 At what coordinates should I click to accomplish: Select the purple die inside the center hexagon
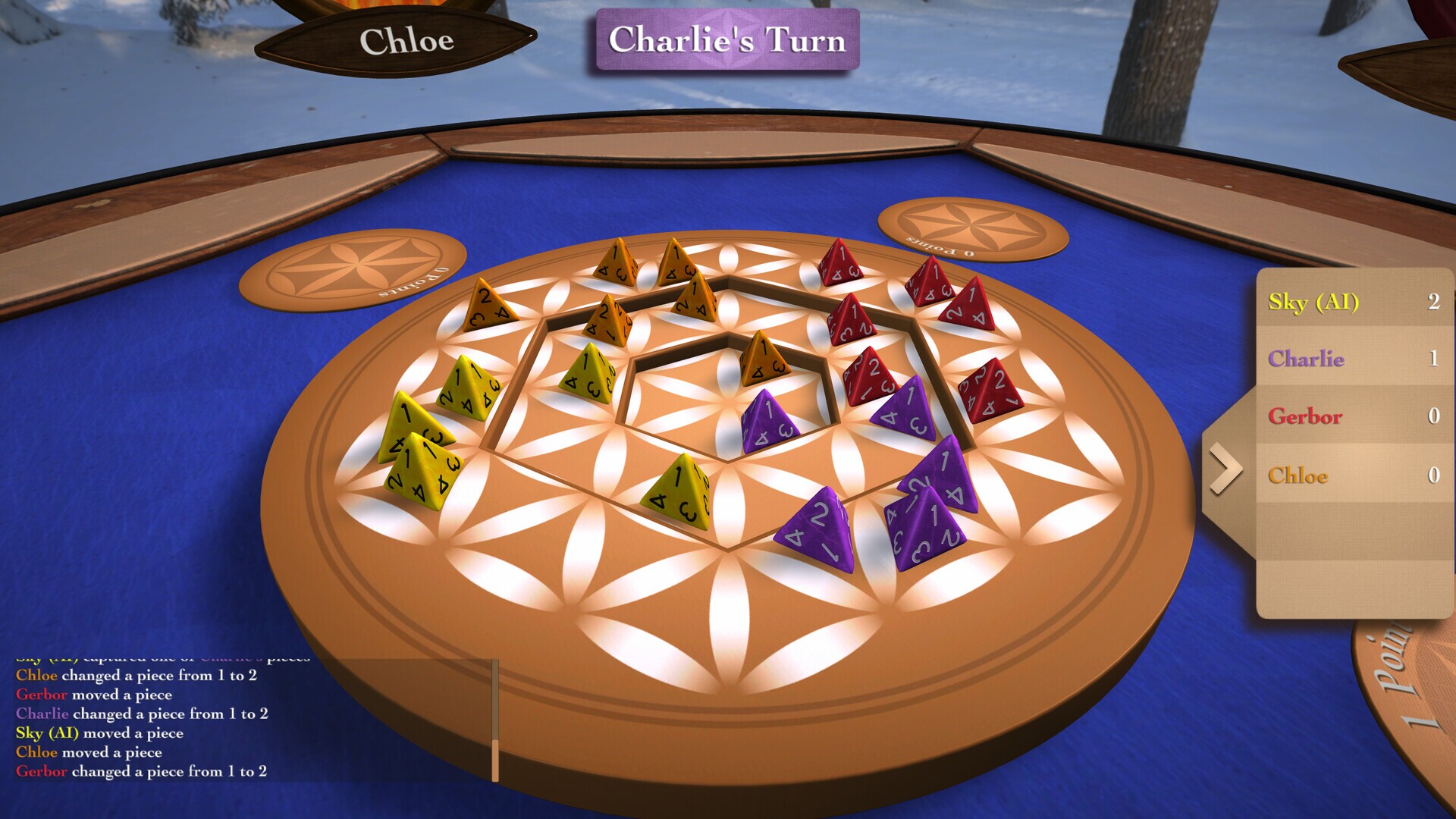click(x=767, y=422)
